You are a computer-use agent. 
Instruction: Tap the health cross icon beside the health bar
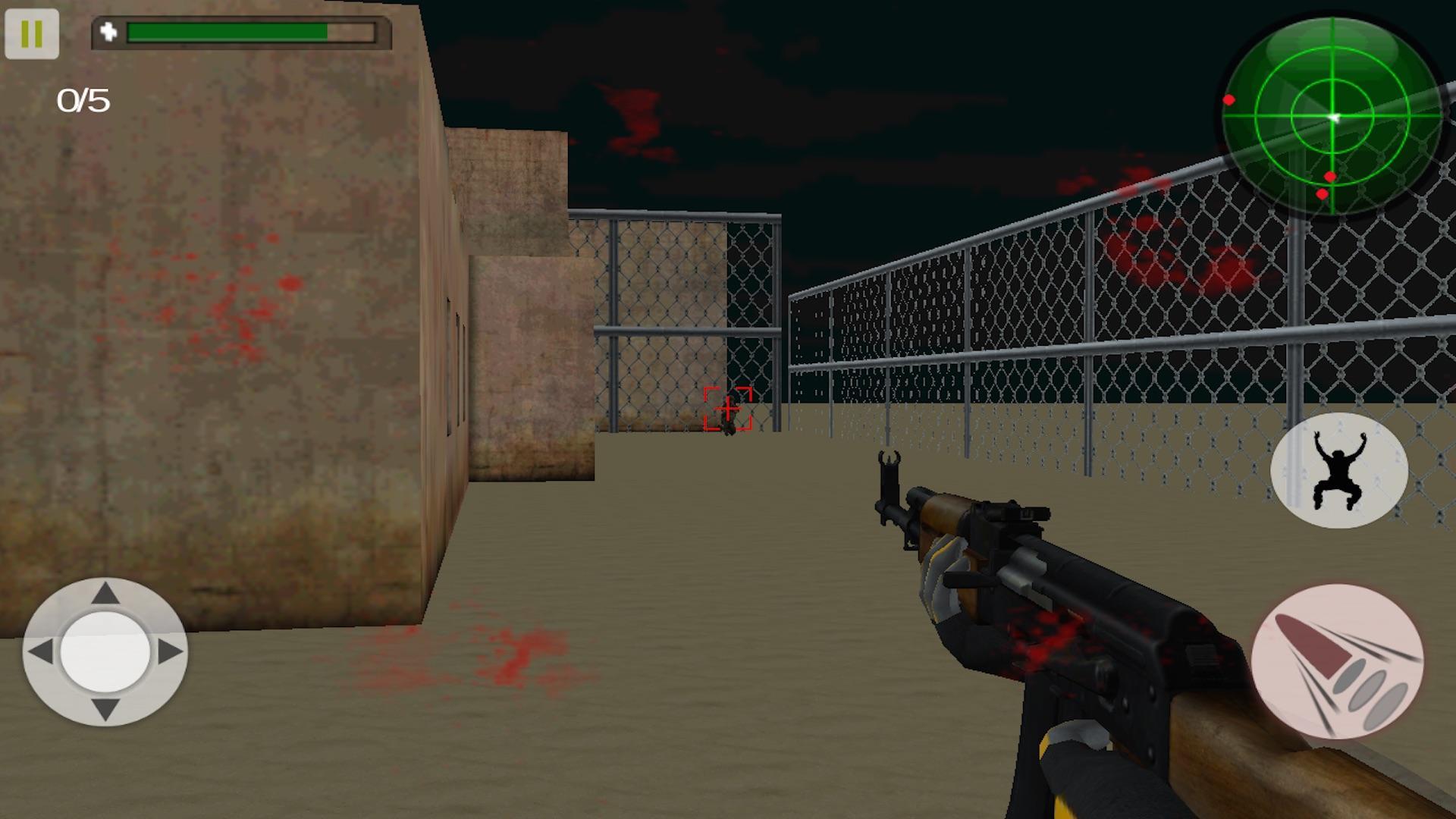108,32
